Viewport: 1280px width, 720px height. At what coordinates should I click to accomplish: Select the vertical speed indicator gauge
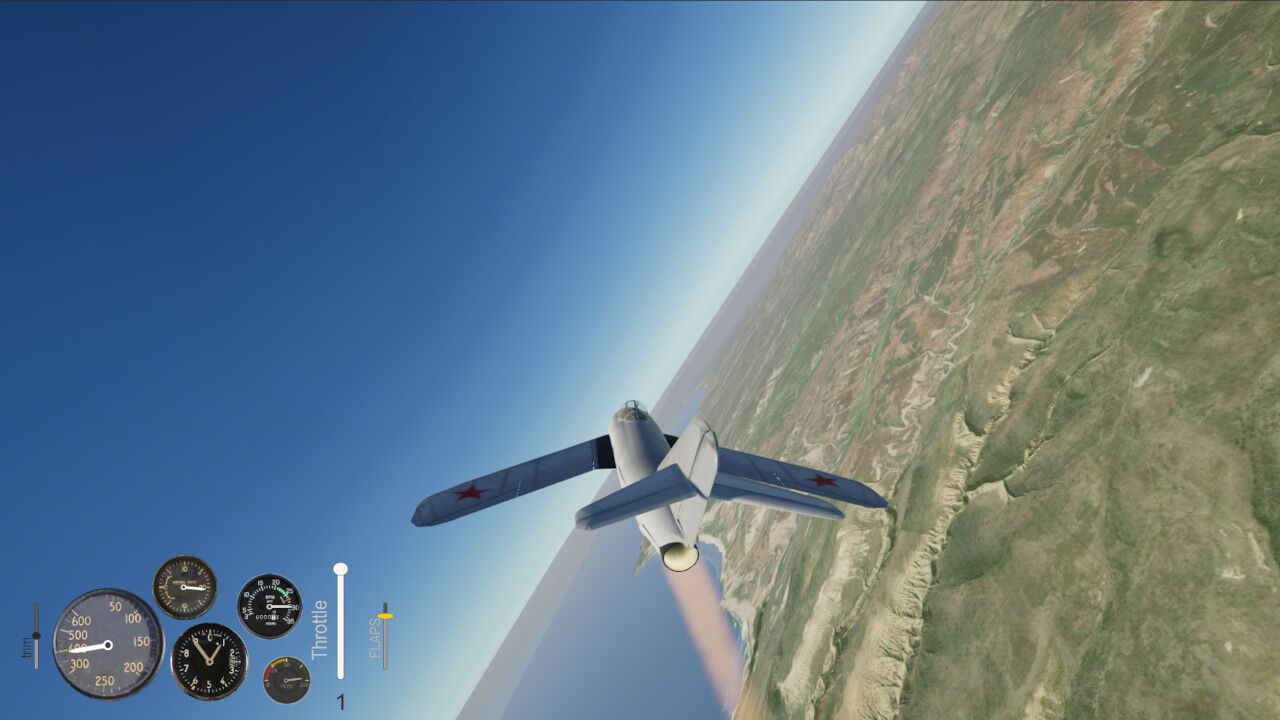[x=183, y=587]
